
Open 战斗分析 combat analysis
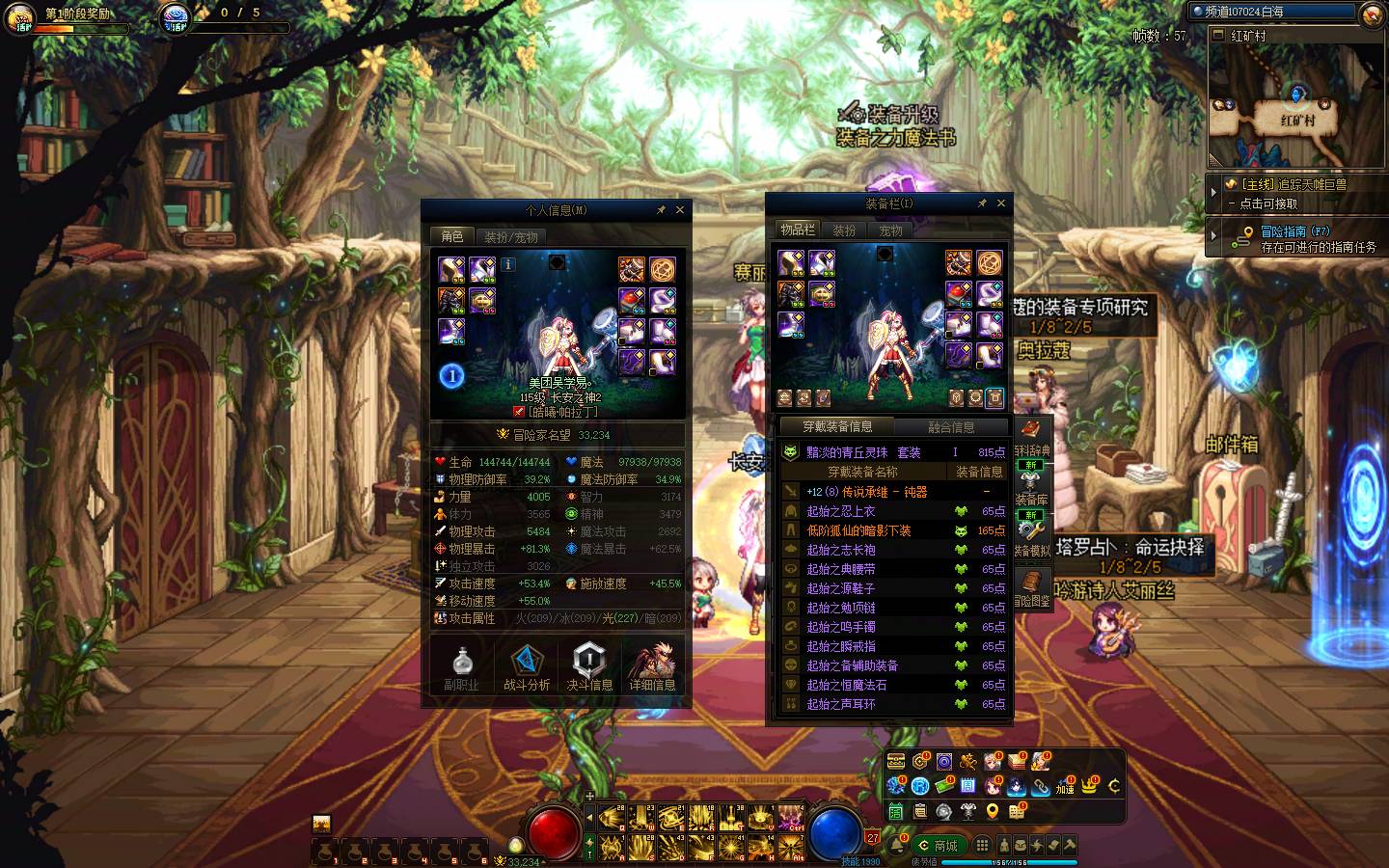pos(527,667)
